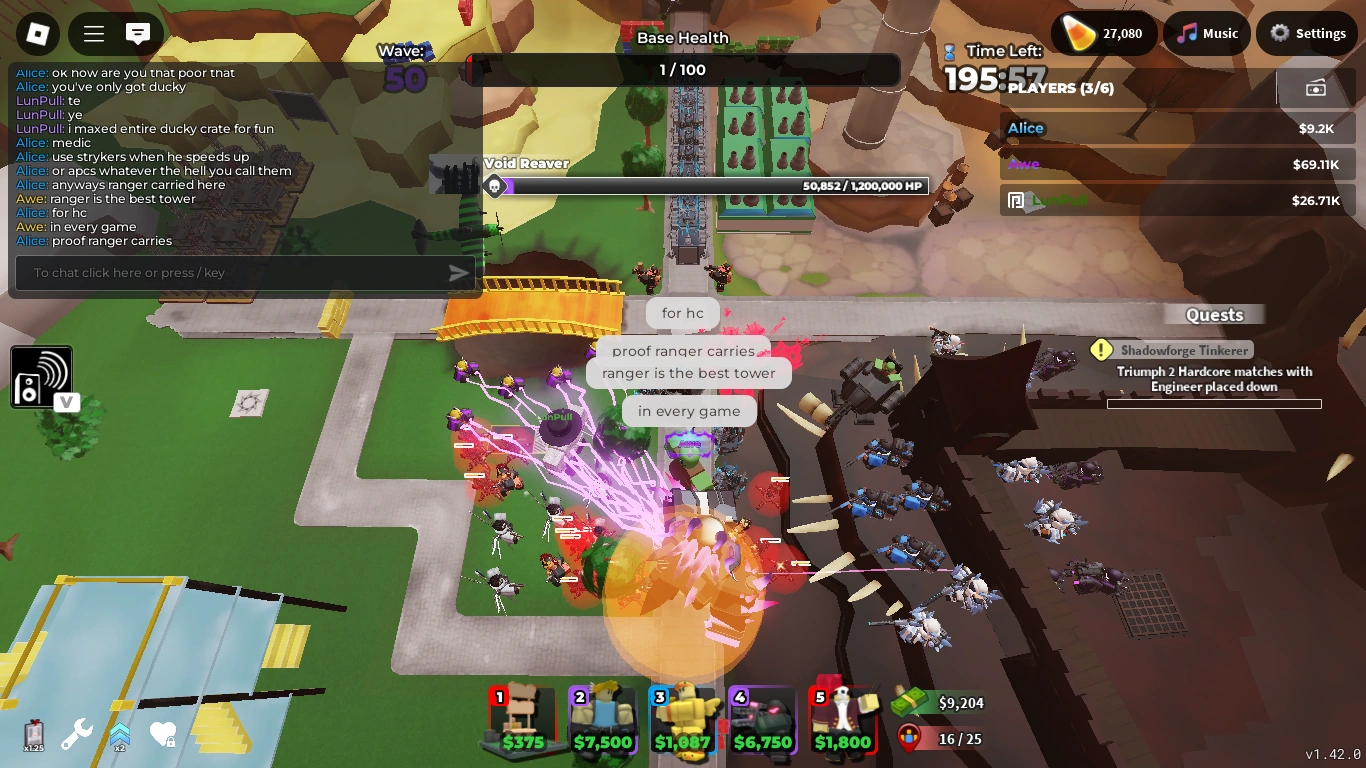Click Alice's name in the players list
The height and width of the screenshot is (768, 1366).
click(x=1026, y=128)
